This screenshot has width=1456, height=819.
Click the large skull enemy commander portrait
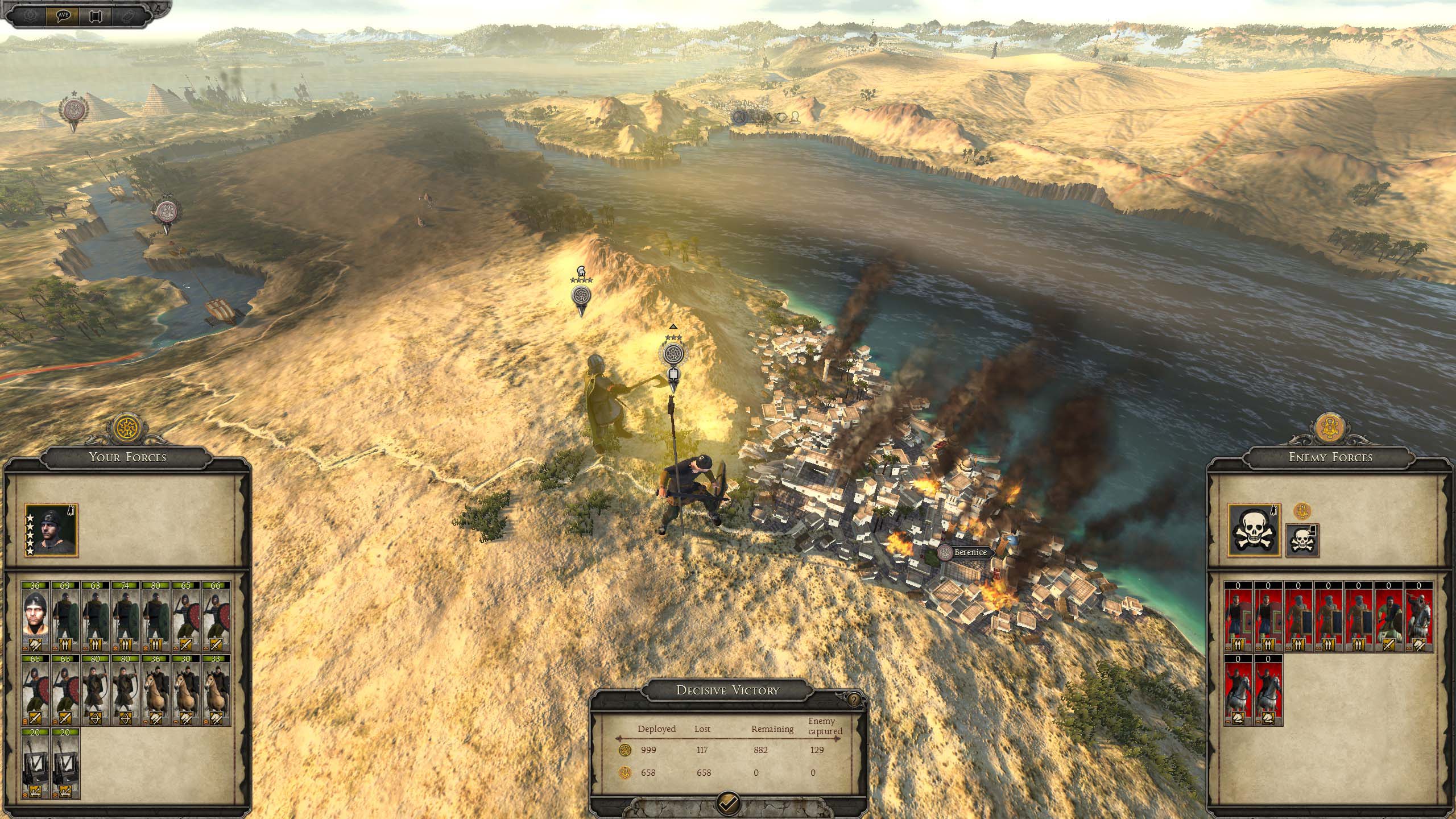point(1254,530)
